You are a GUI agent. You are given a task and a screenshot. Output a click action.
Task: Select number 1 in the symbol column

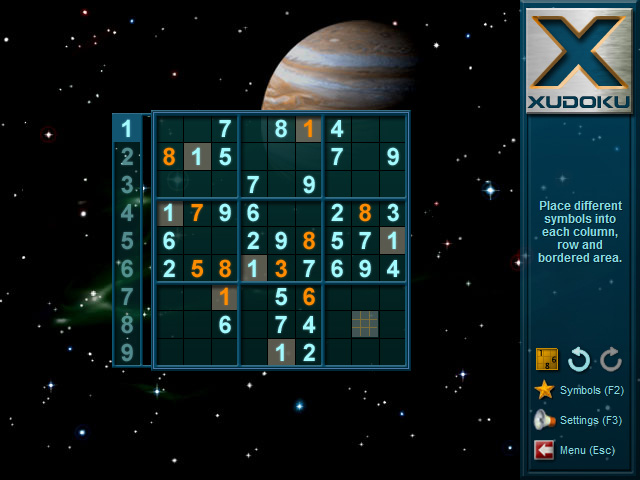click(x=127, y=128)
